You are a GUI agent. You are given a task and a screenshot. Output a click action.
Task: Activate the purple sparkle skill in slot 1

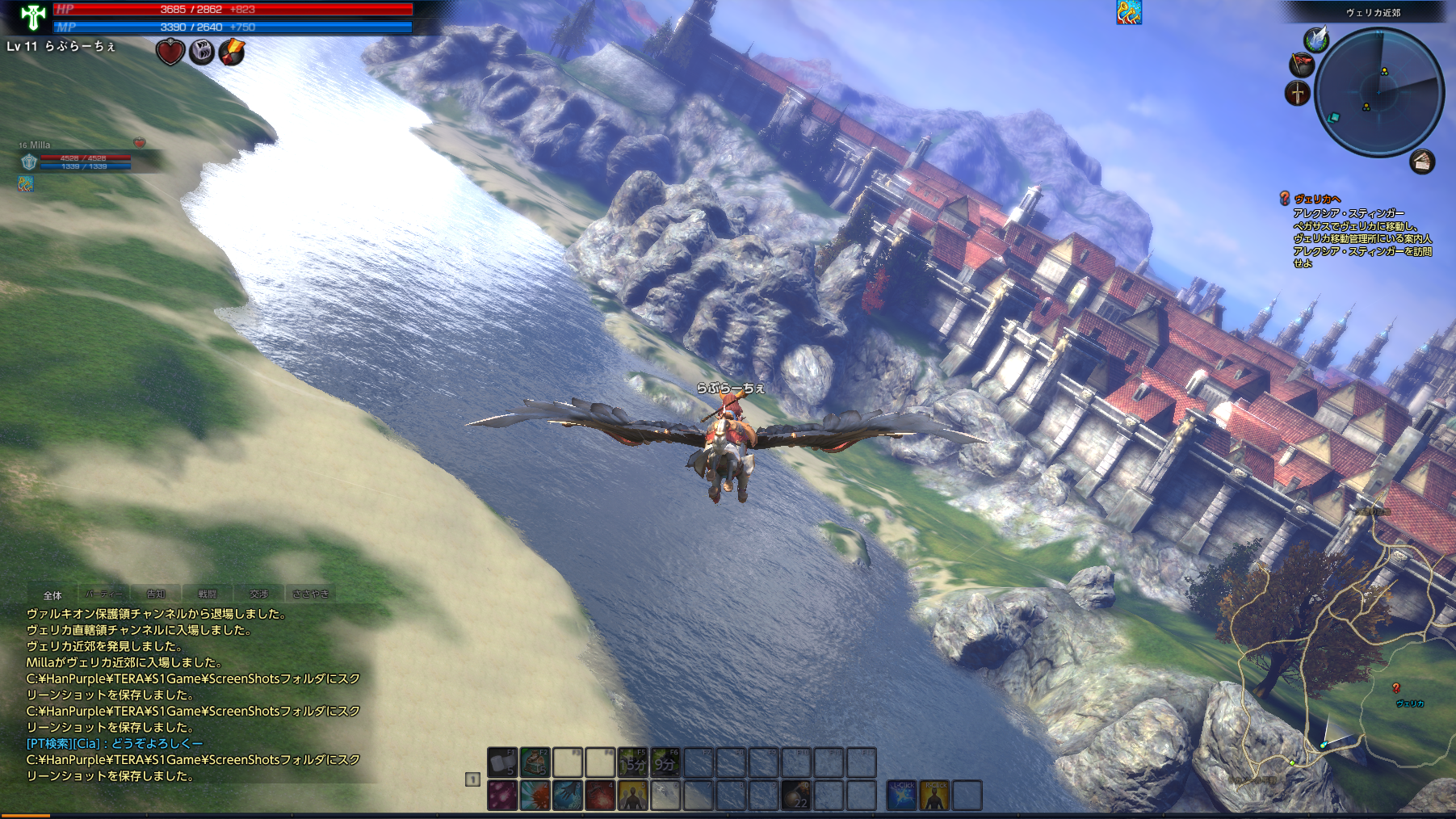[x=502, y=796]
